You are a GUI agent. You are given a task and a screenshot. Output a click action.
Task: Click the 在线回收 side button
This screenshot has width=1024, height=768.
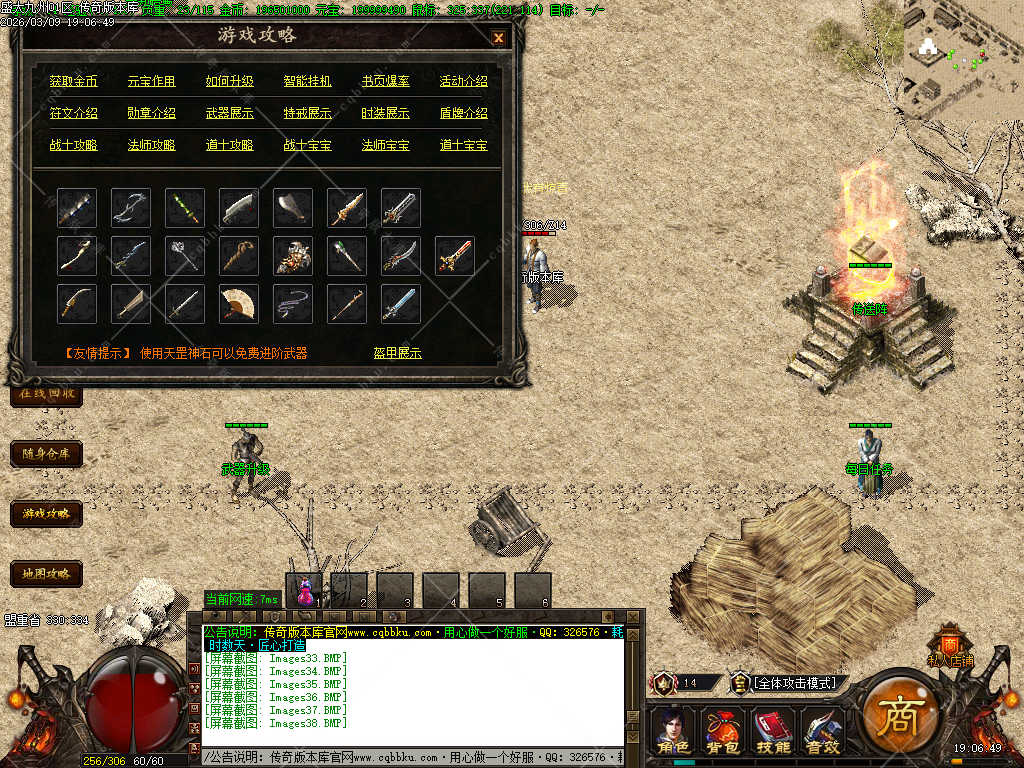coord(46,394)
